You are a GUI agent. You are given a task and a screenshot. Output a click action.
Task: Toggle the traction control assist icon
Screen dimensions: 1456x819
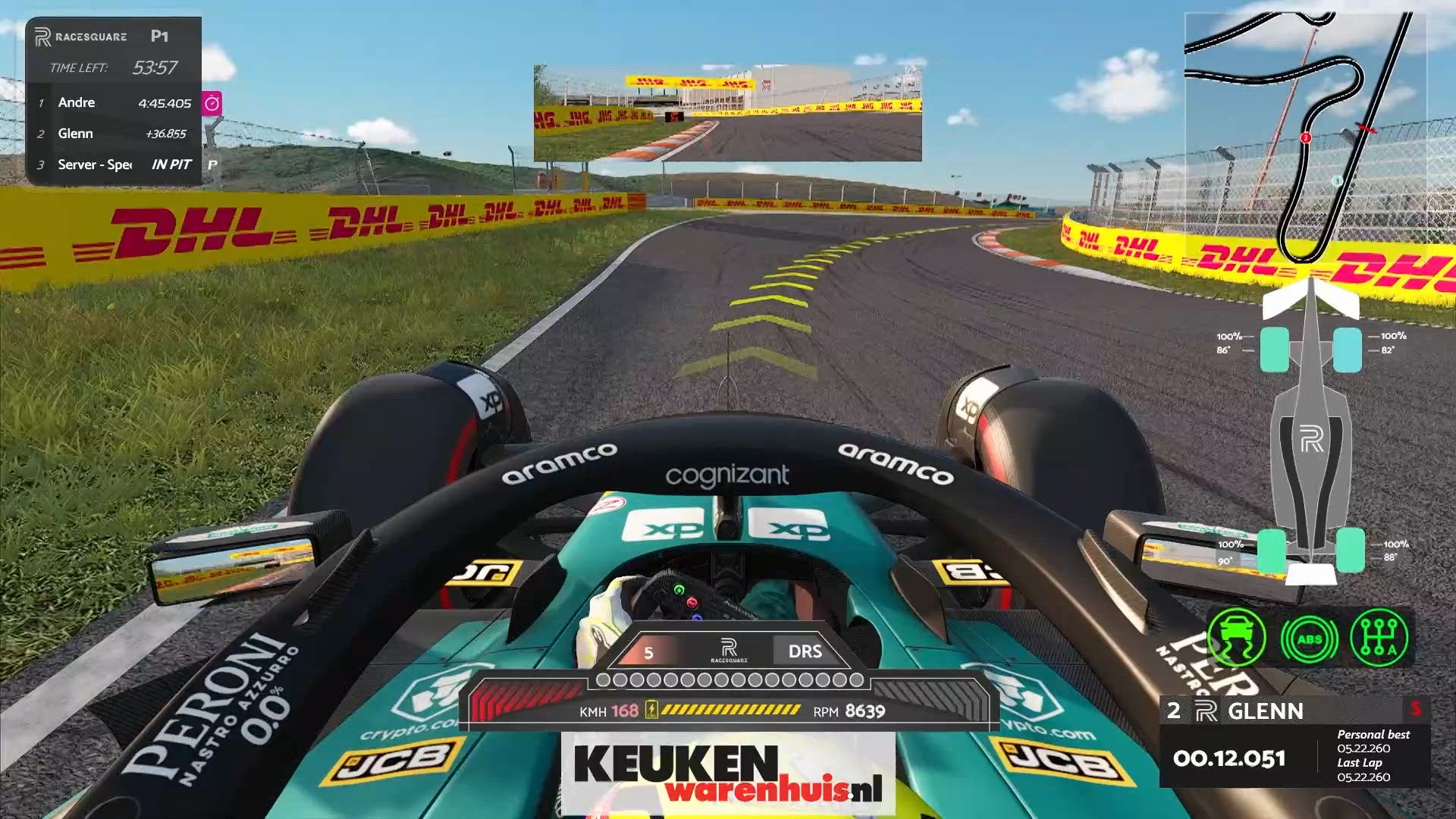(x=1236, y=639)
